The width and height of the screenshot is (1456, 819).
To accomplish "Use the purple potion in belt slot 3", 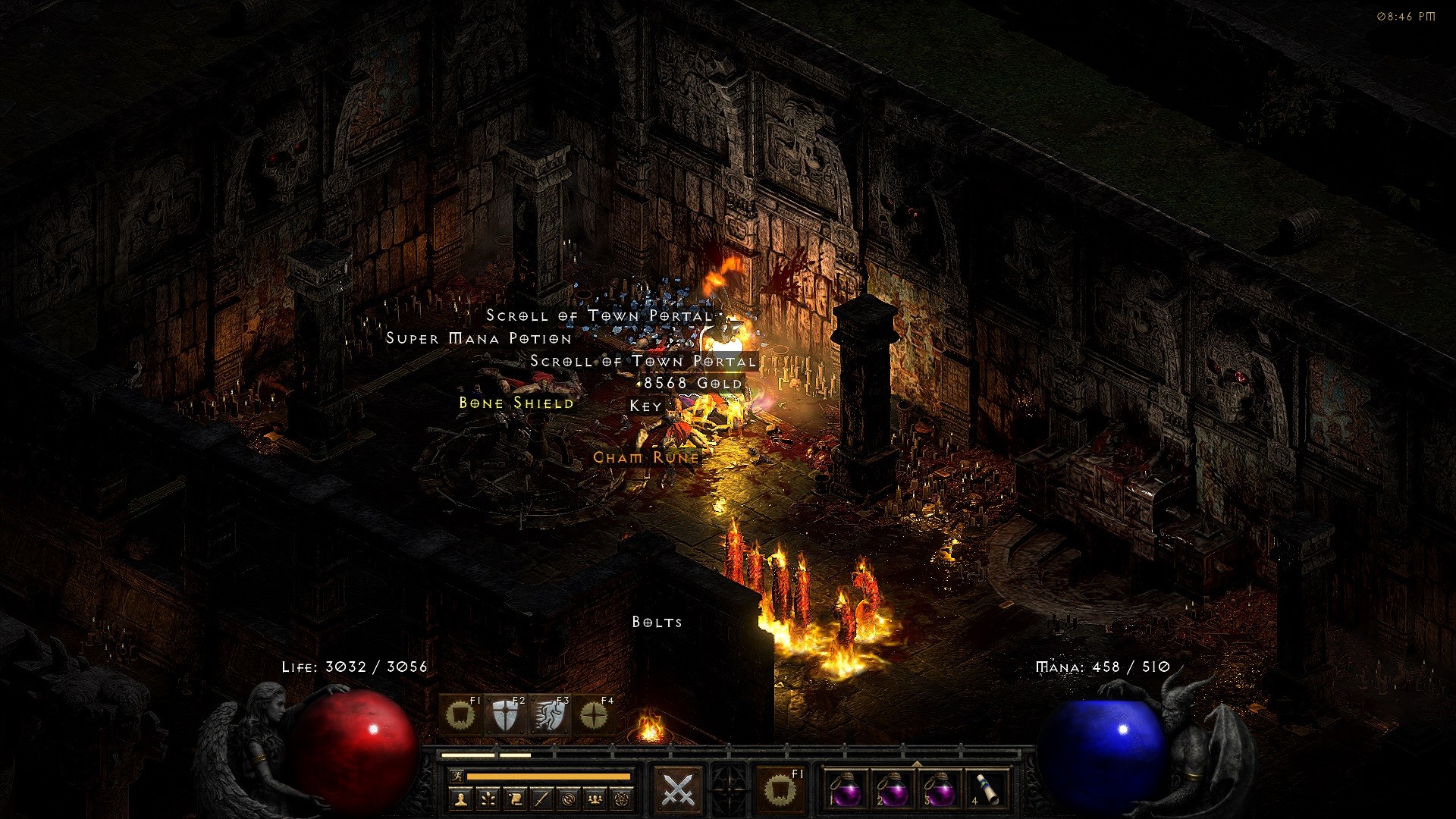I will [x=939, y=789].
